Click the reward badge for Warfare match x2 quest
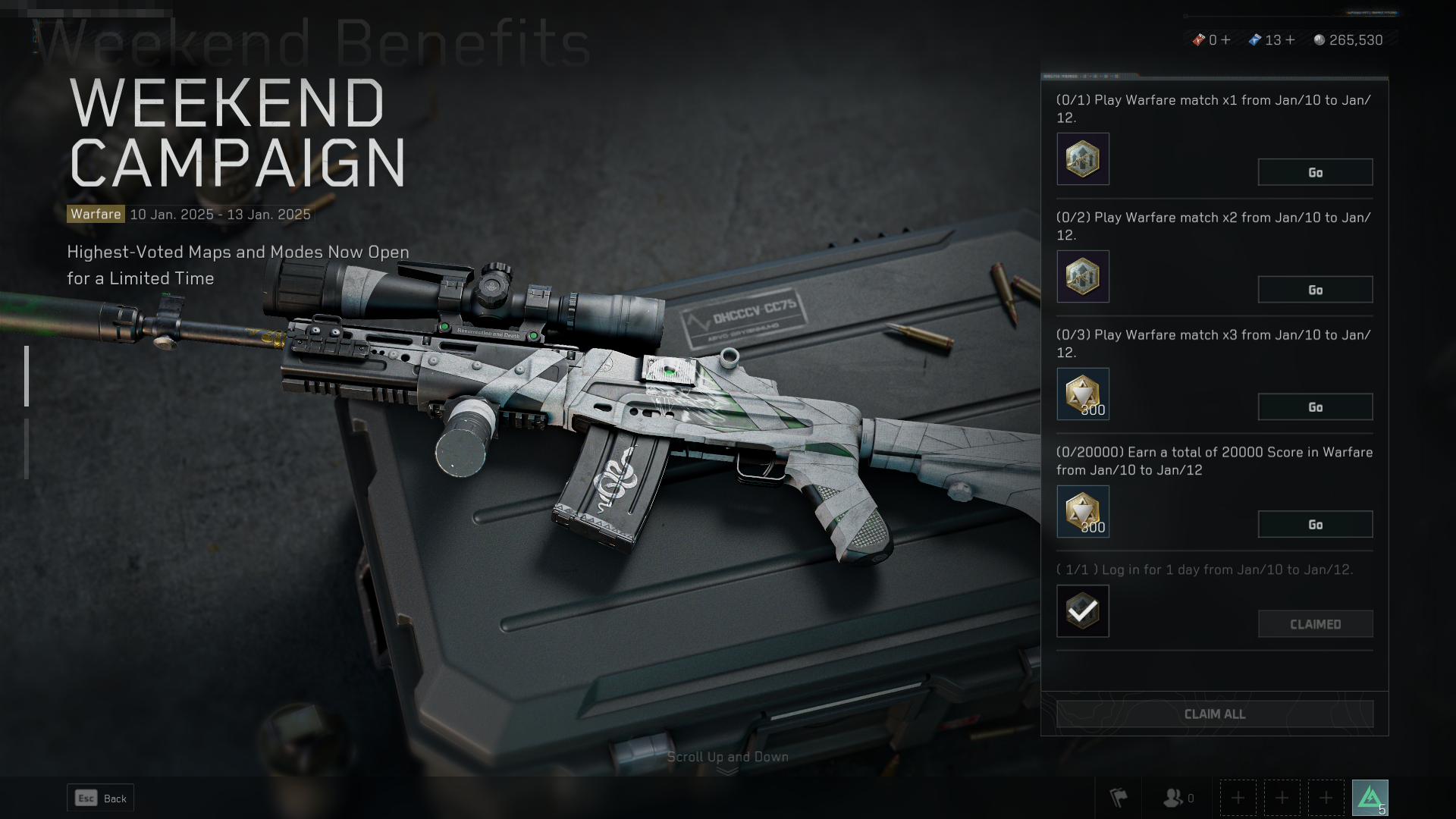This screenshot has width=1456, height=819. pyautogui.click(x=1082, y=276)
